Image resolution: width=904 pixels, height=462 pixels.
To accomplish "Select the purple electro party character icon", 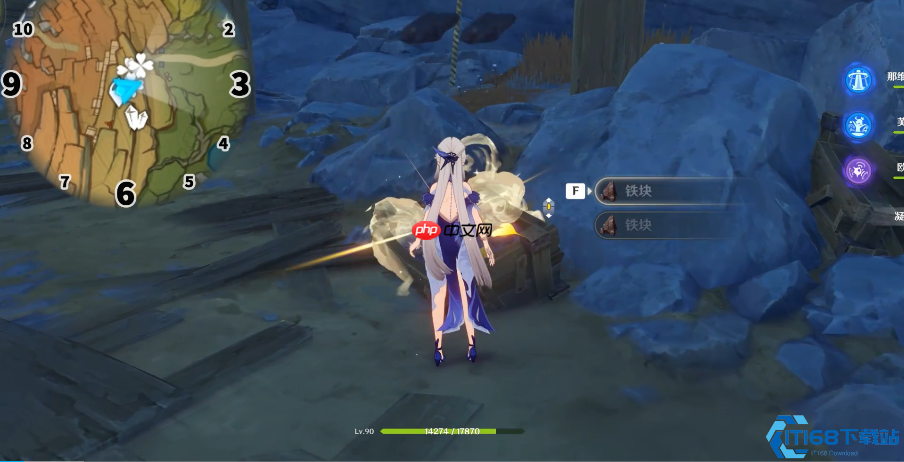I will pos(858,170).
